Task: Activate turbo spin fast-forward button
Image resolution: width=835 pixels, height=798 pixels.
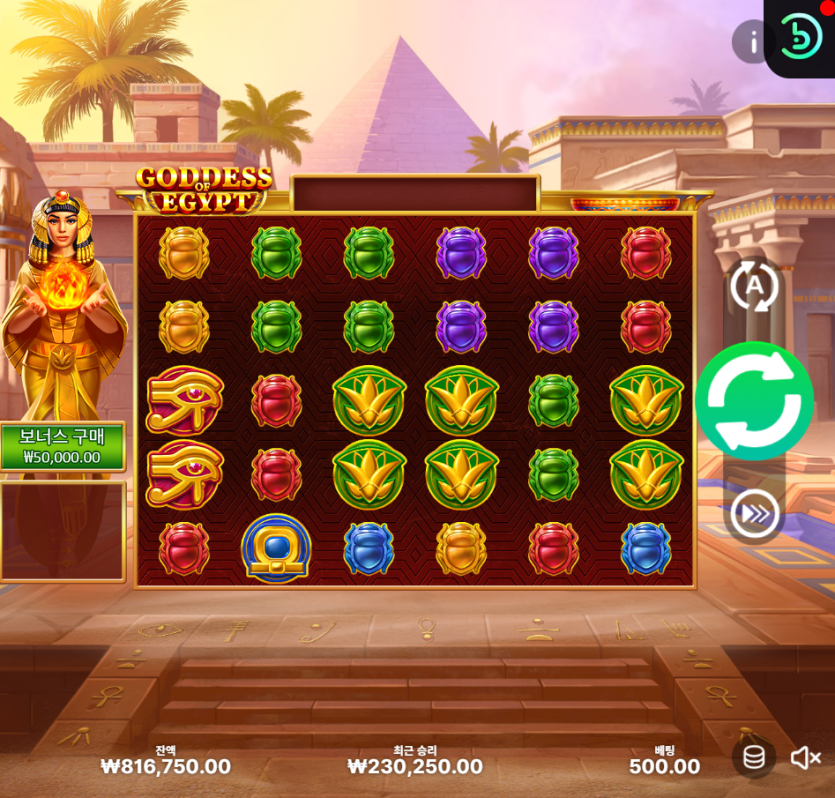Action: (754, 515)
